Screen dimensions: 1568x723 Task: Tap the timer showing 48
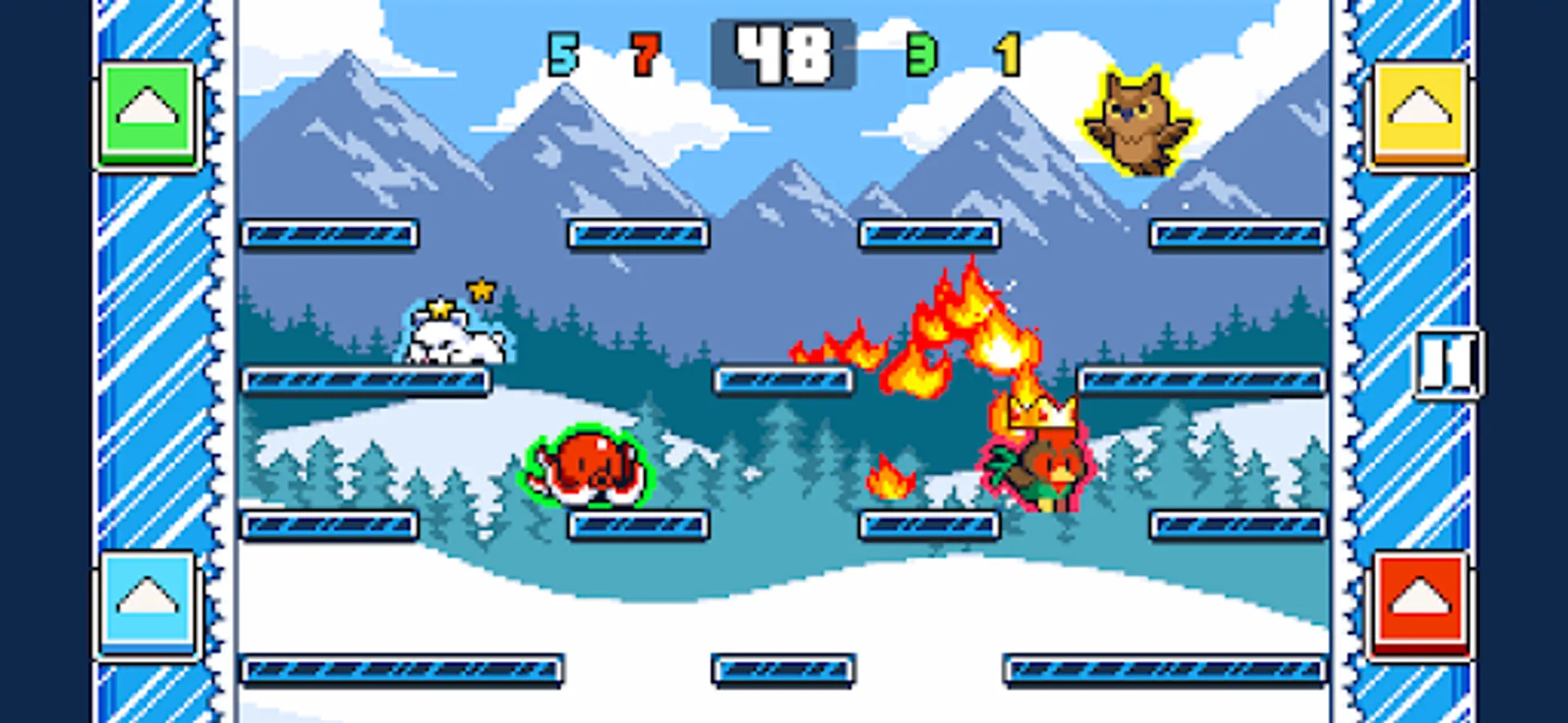(x=787, y=52)
